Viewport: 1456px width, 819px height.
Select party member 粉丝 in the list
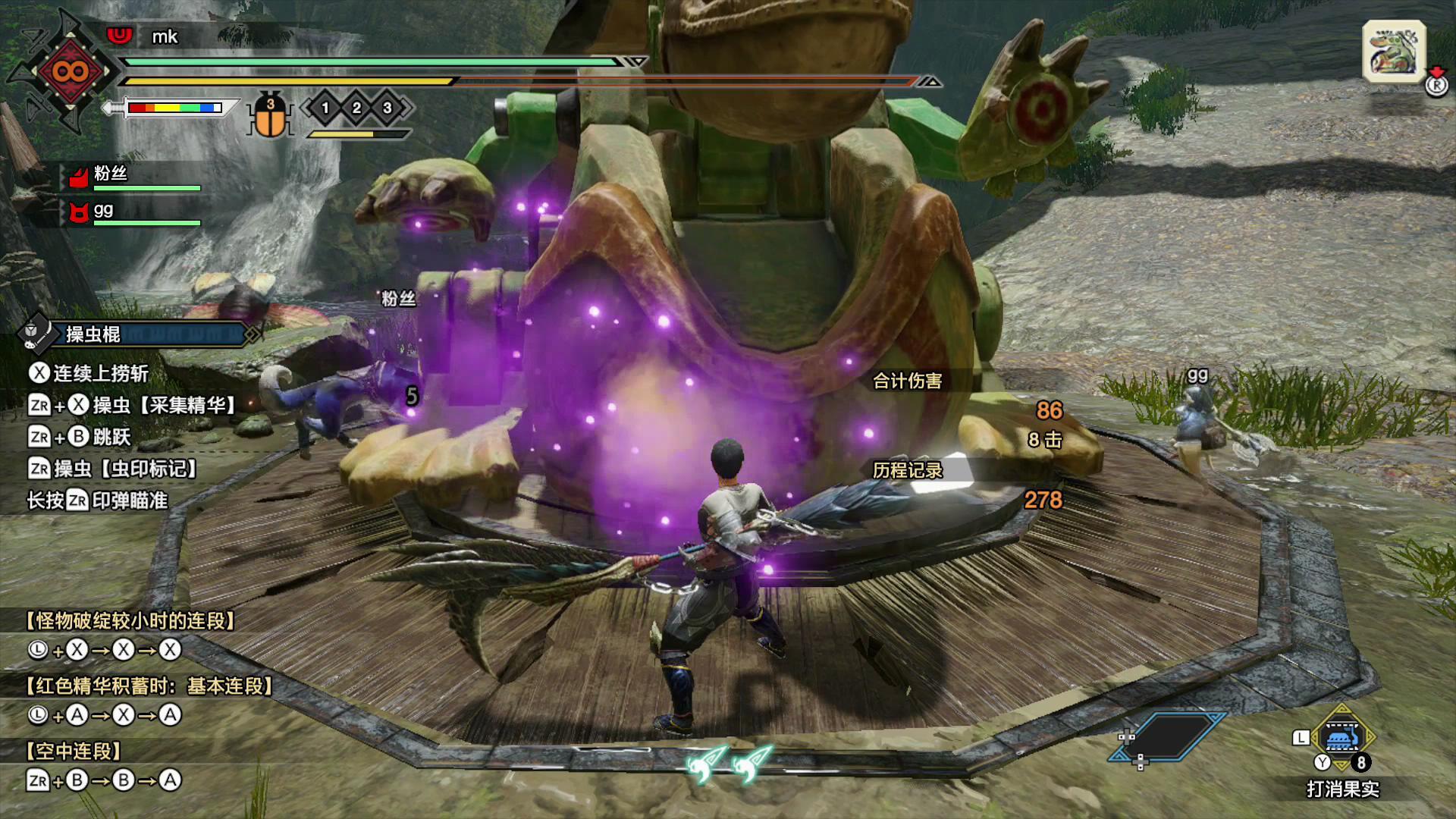111,174
